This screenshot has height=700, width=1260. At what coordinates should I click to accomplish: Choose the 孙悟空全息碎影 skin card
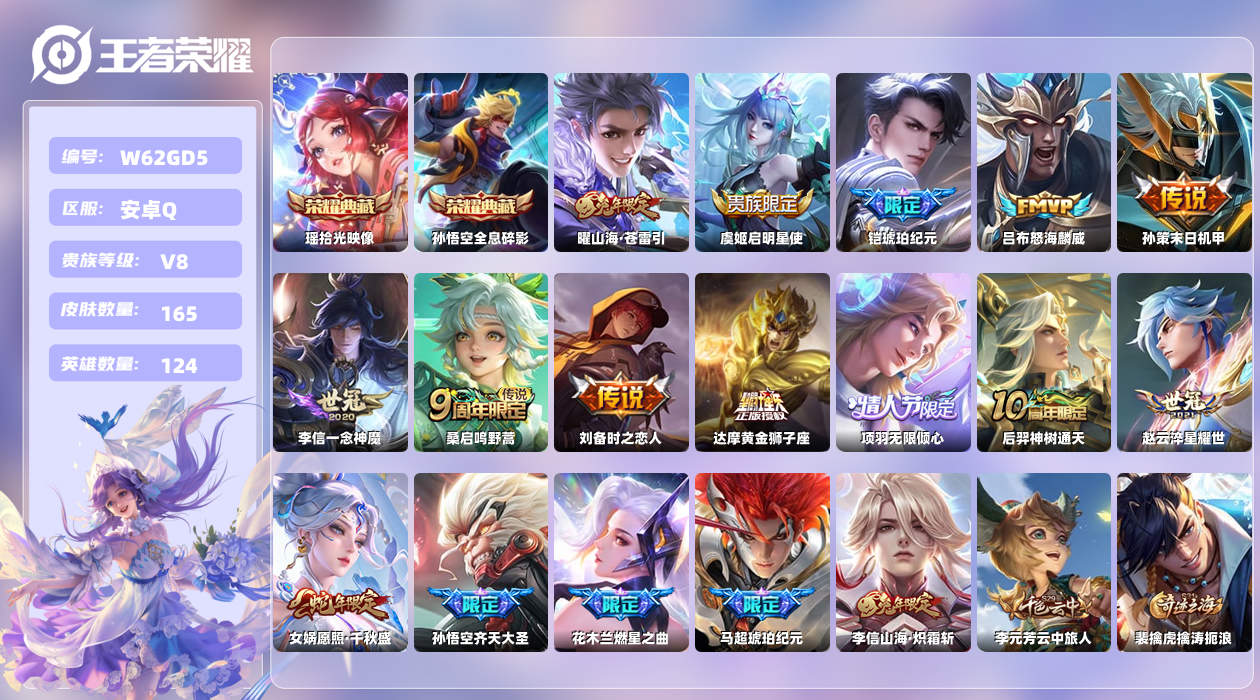pos(481,162)
